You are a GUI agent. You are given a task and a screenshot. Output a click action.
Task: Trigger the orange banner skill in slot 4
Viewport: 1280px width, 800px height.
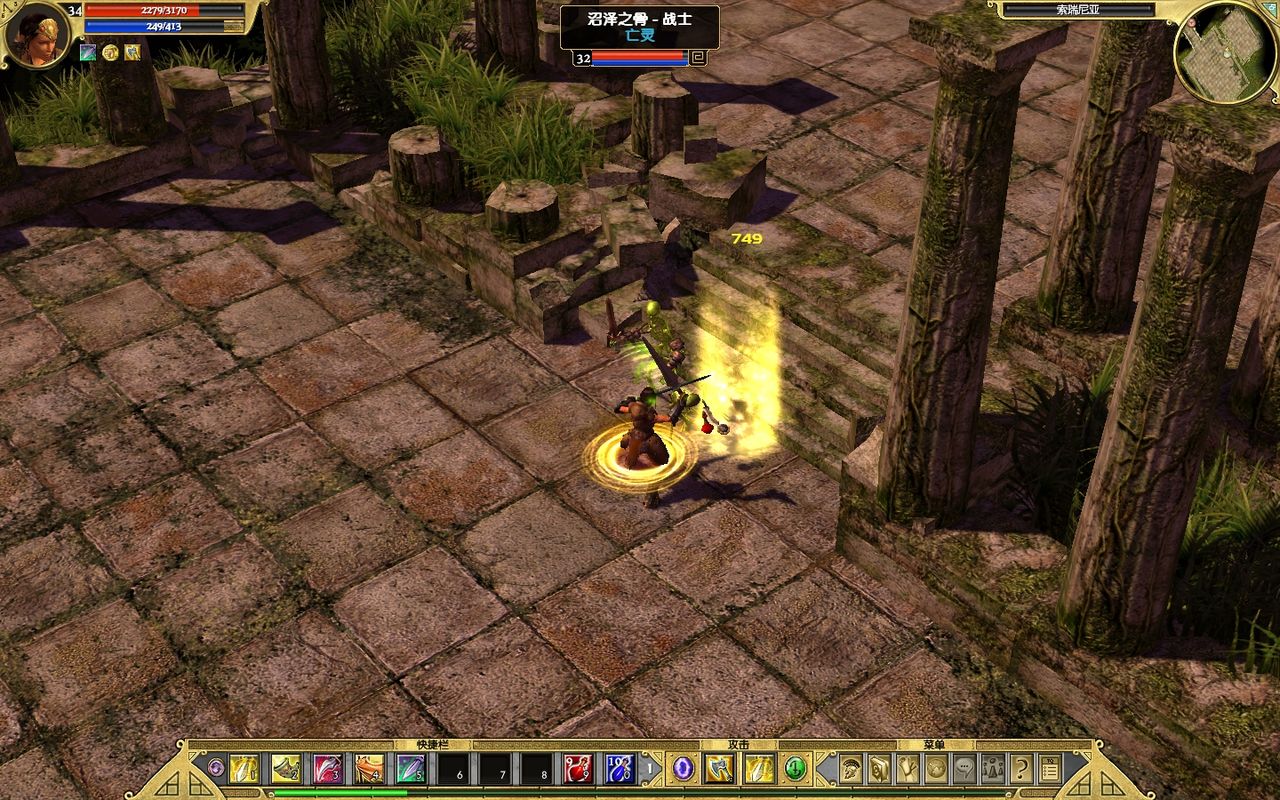click(x=370, y=769)
